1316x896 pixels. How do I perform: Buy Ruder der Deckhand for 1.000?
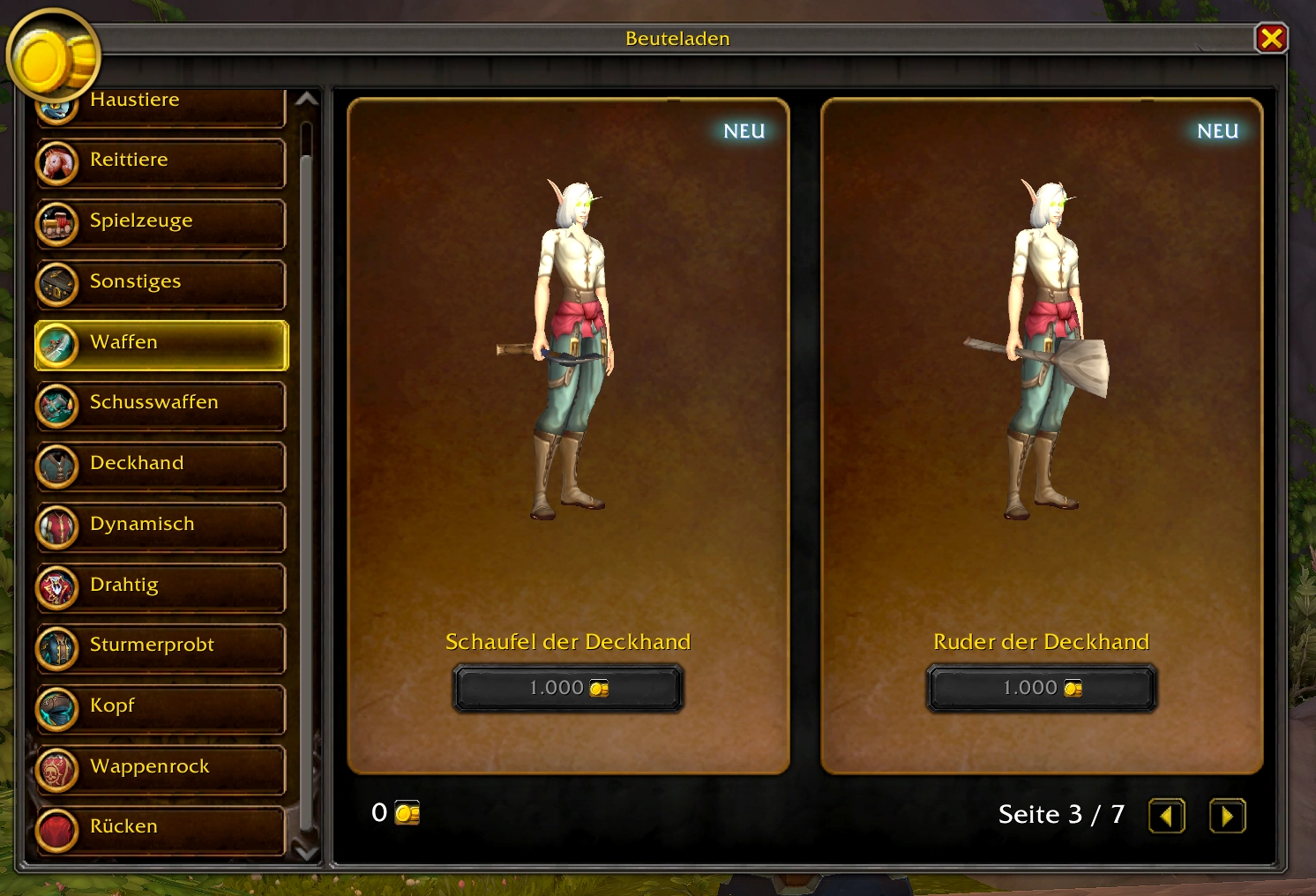pyautogui.click(x=1041, y=688)
